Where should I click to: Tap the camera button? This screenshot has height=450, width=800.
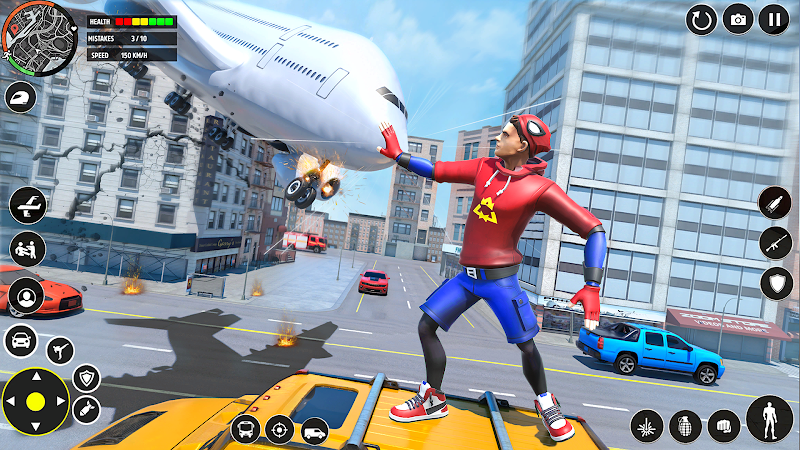(x=738, y=19)
